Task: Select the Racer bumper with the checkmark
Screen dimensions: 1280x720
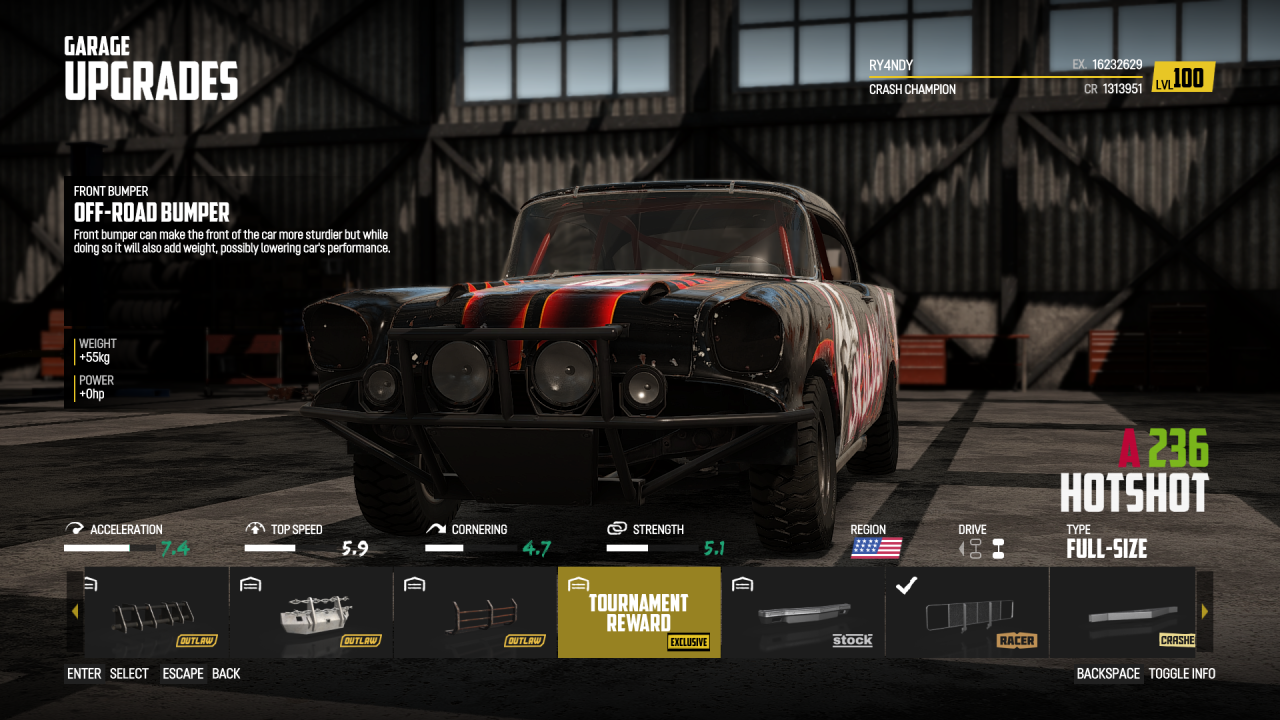Action: (x=966, y=612)
